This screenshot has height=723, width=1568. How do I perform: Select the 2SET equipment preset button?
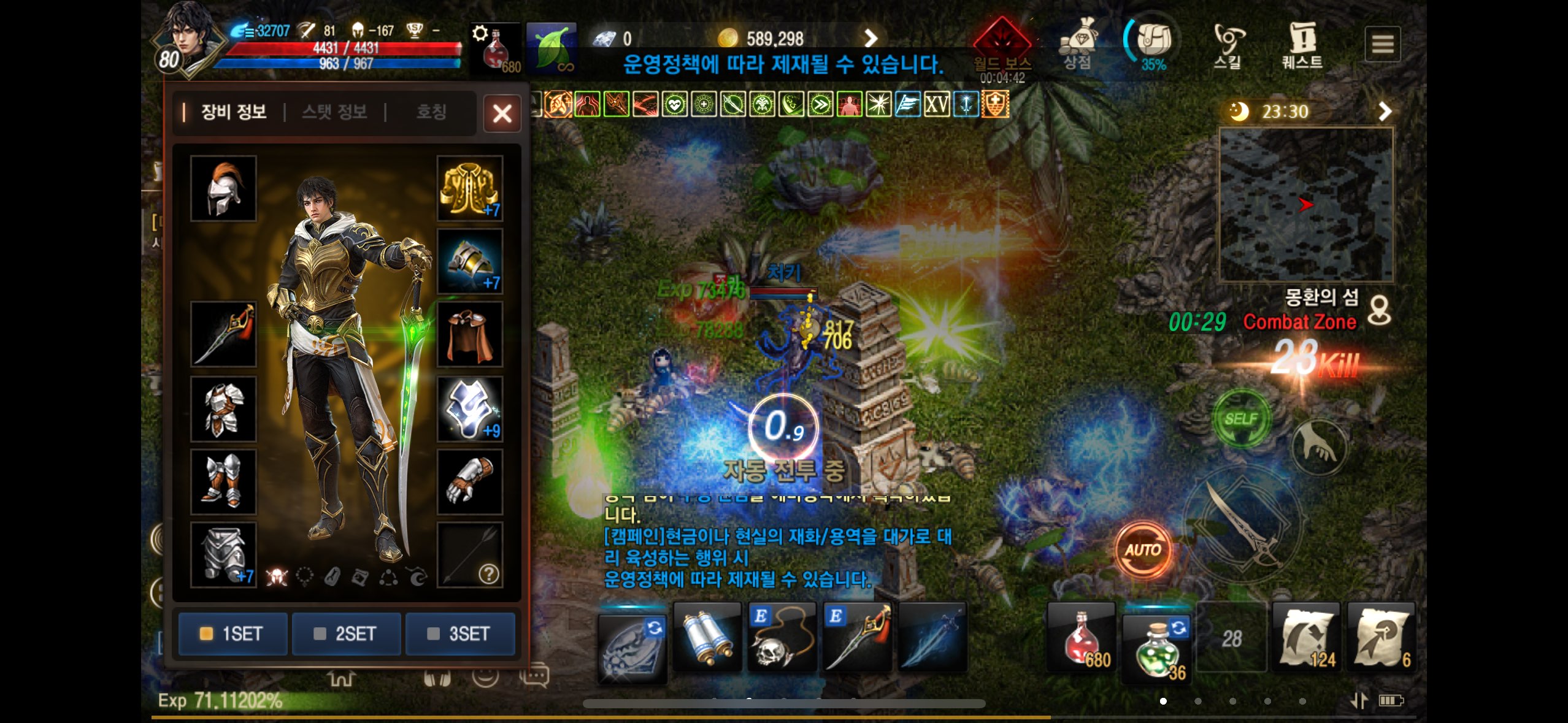pos(346,634)
